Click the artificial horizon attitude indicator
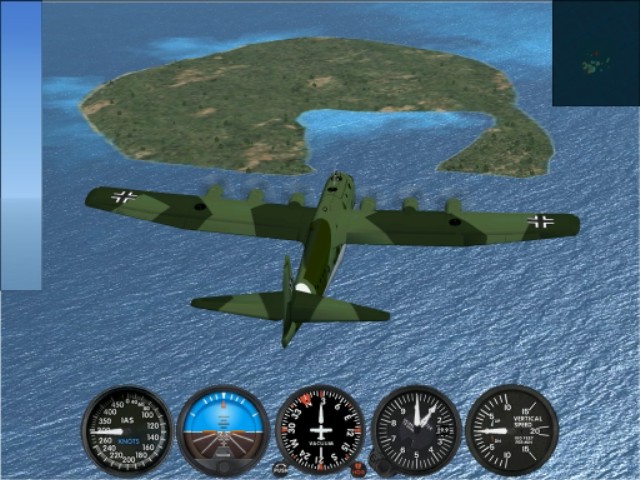Image resolution: width=640 pixels, height=480 pixels. pos(223,430)
